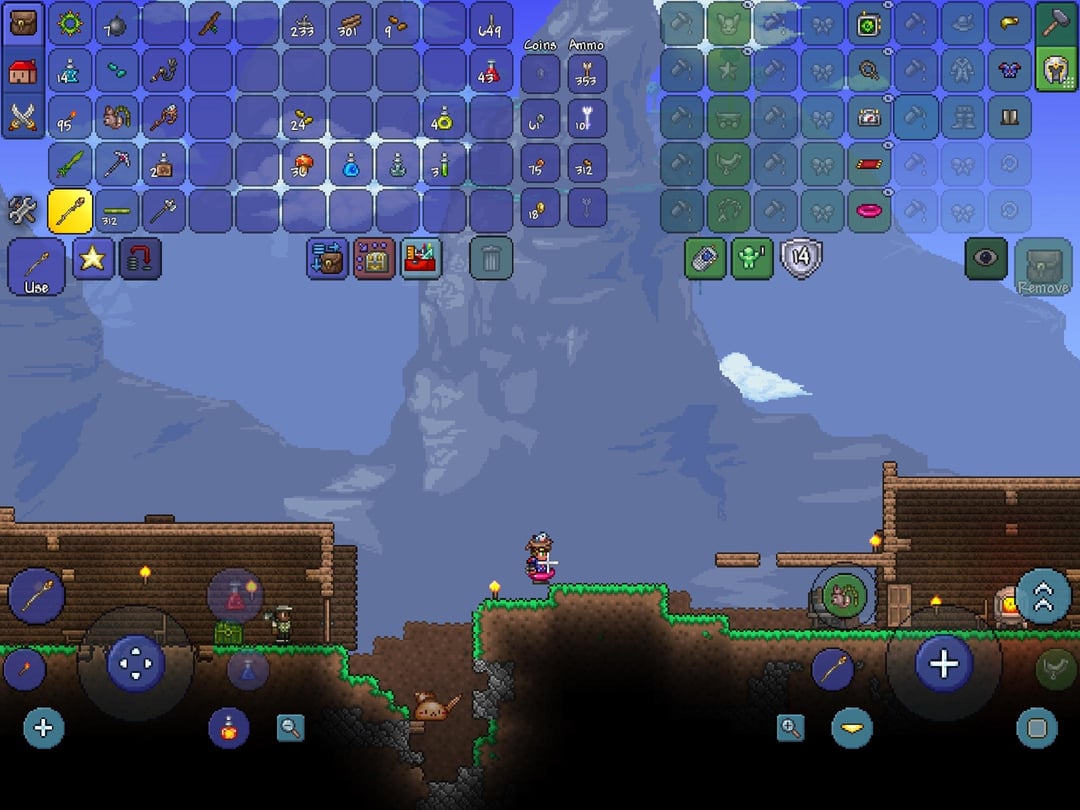Click the Remove button with the bag icon

[1043, 267]
